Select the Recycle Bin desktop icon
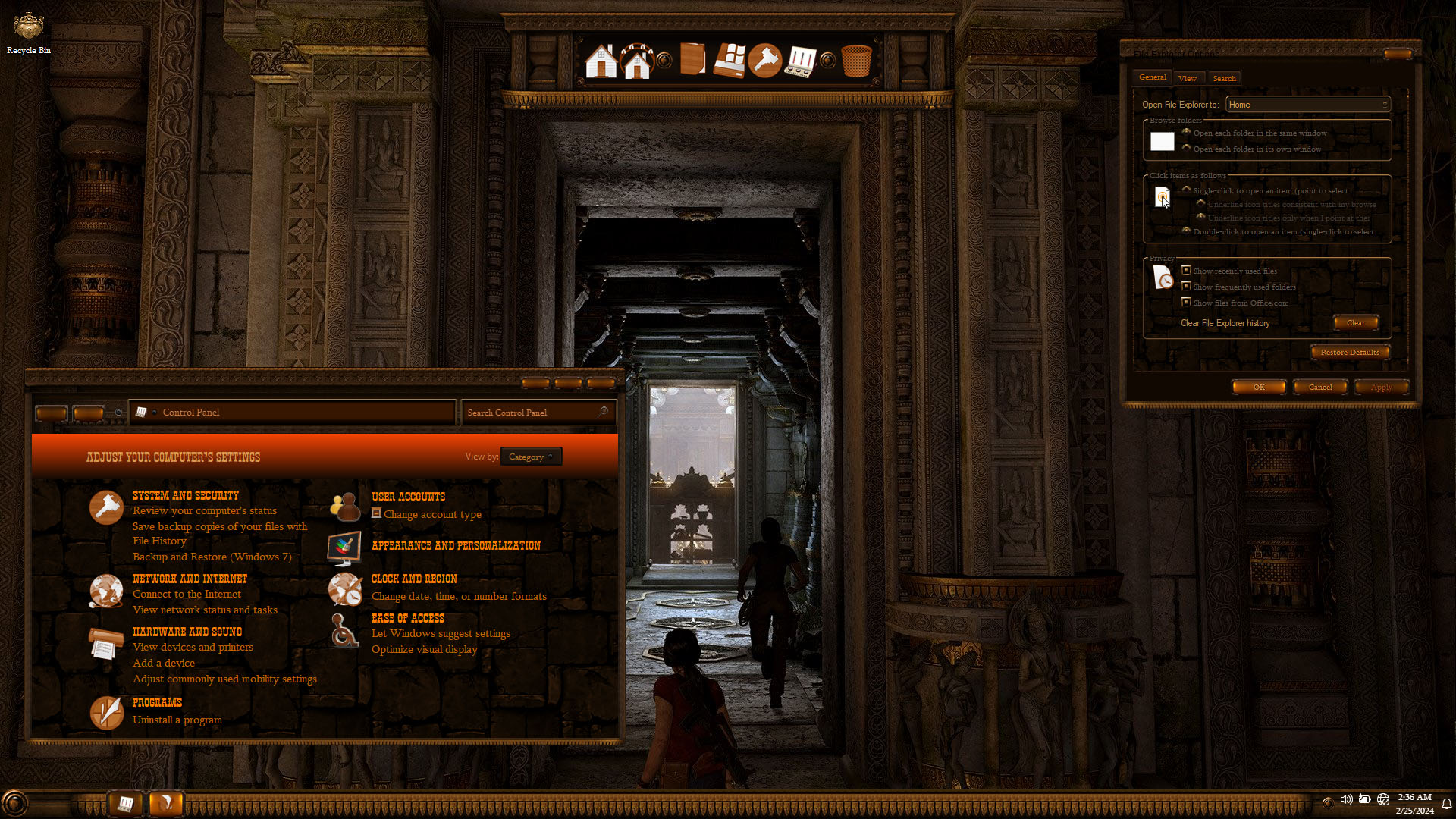 29,33
